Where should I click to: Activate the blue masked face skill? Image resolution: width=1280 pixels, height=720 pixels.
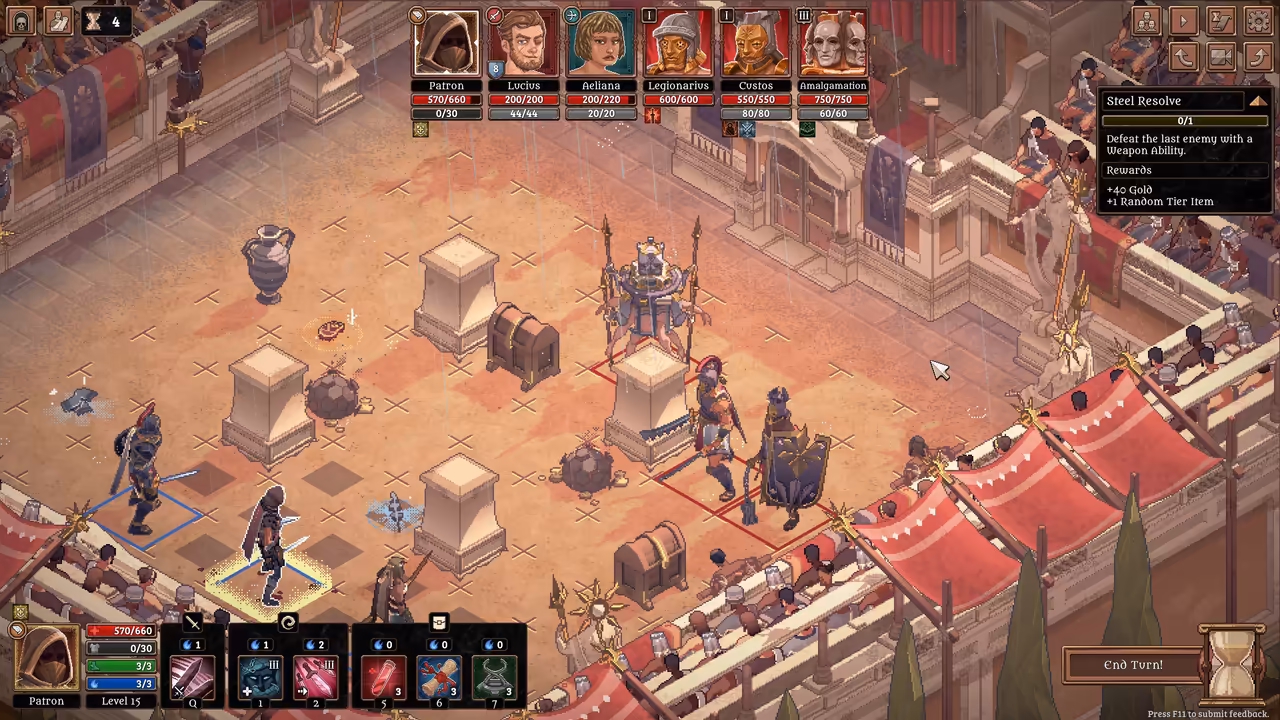259,677
